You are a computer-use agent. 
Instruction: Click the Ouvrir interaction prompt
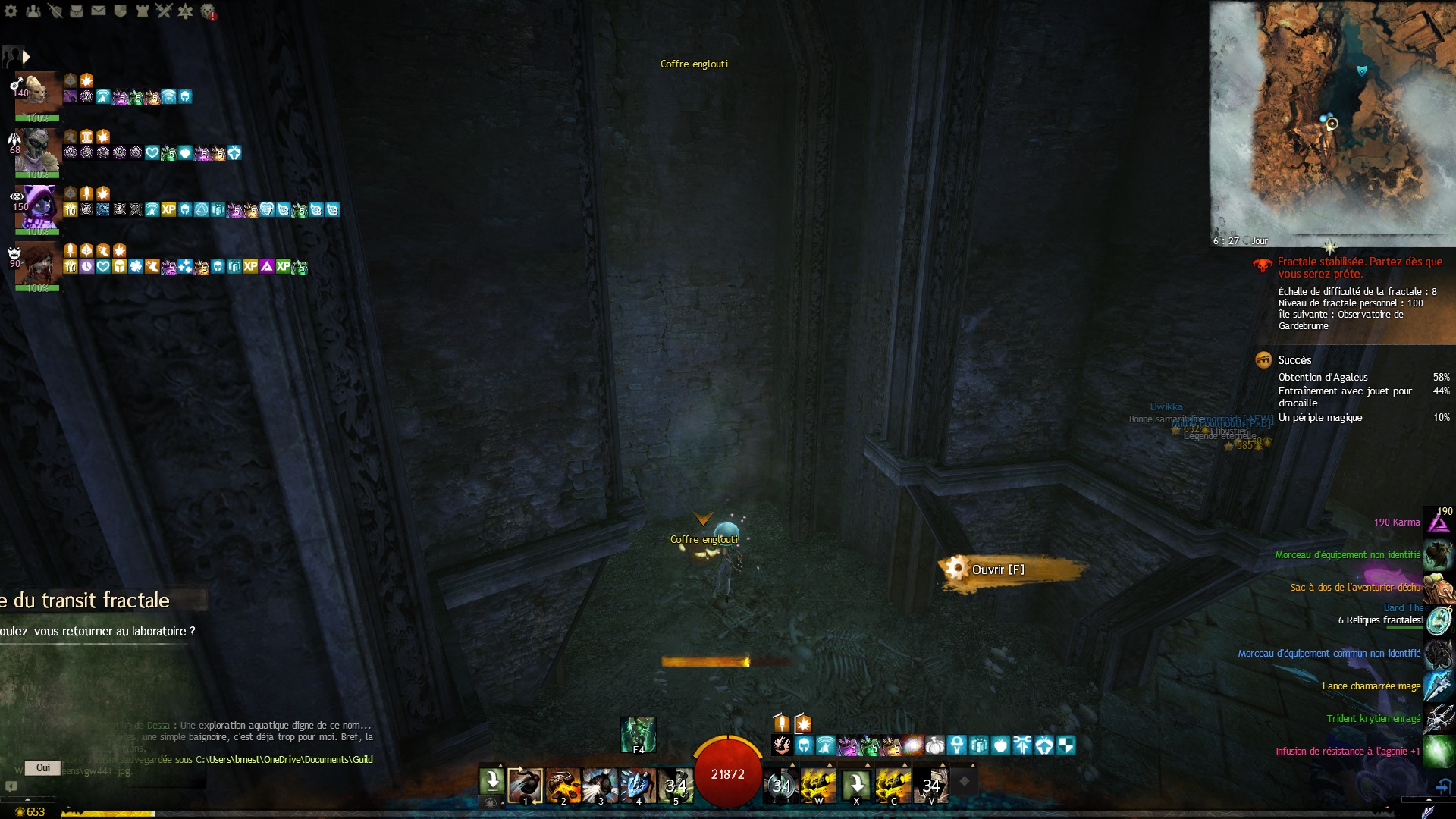(x=997, y=570)
